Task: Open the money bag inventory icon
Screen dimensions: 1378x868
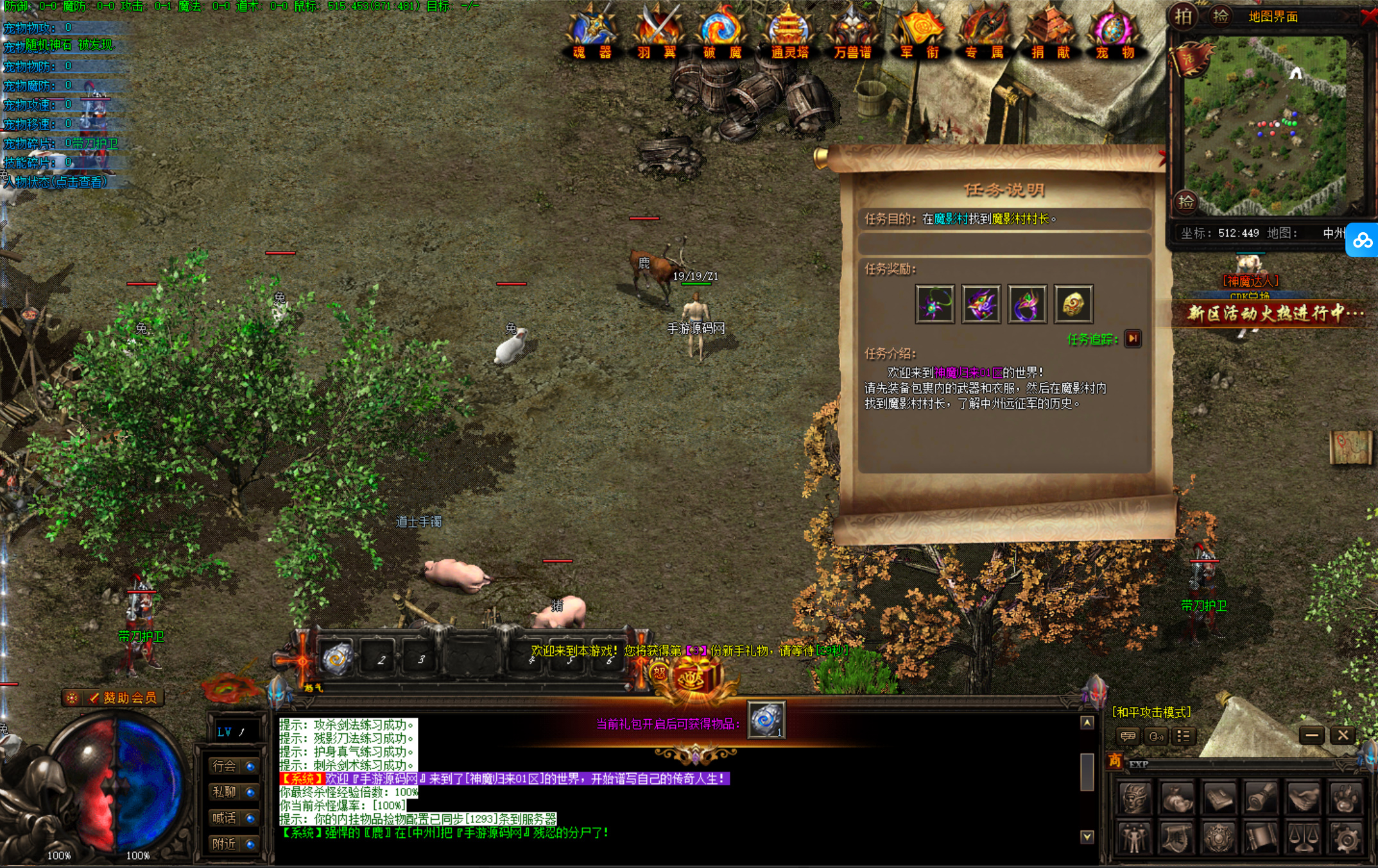Action: pos(1177,798)
